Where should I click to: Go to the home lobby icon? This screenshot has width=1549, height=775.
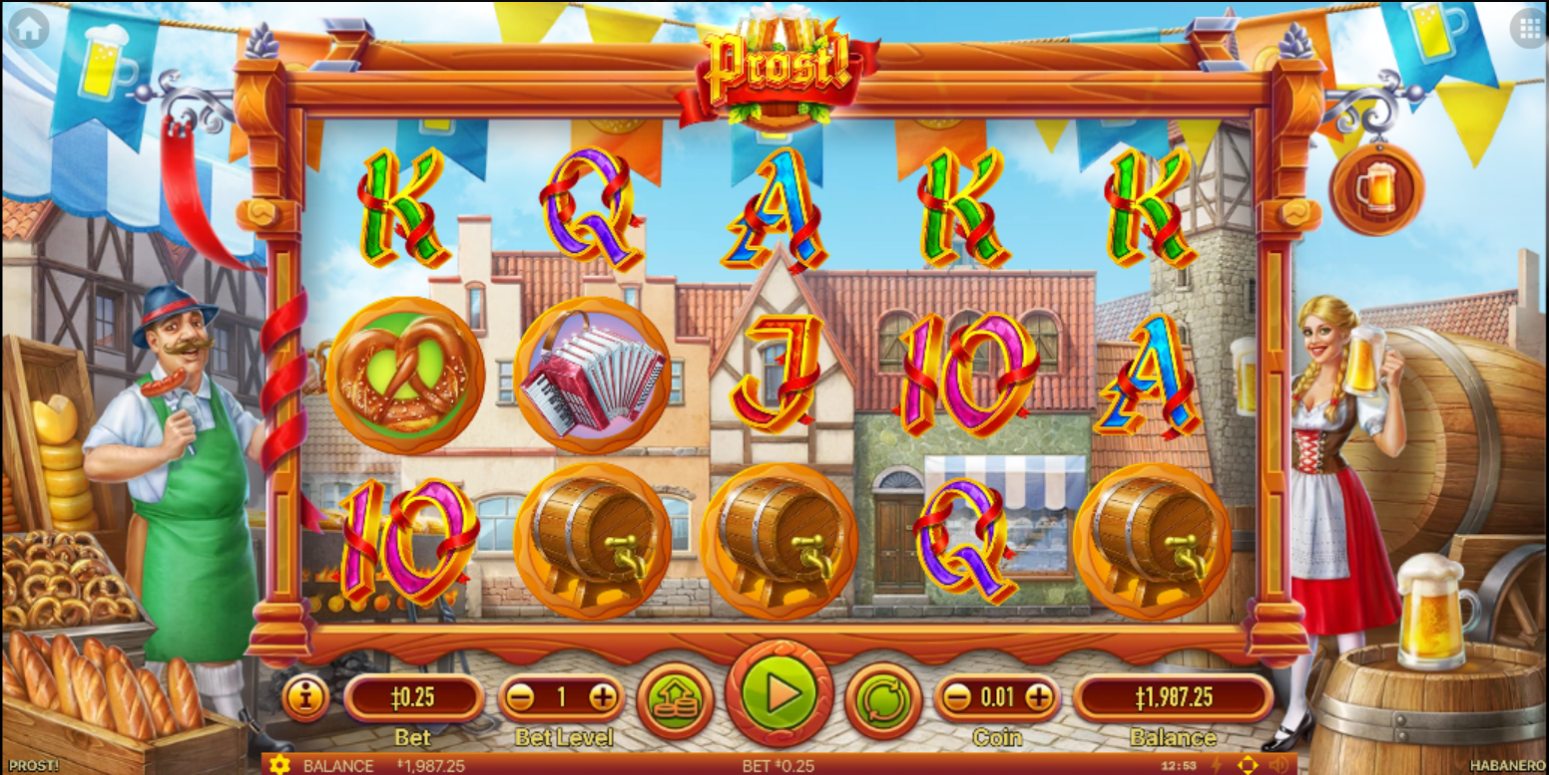point(28,29)
